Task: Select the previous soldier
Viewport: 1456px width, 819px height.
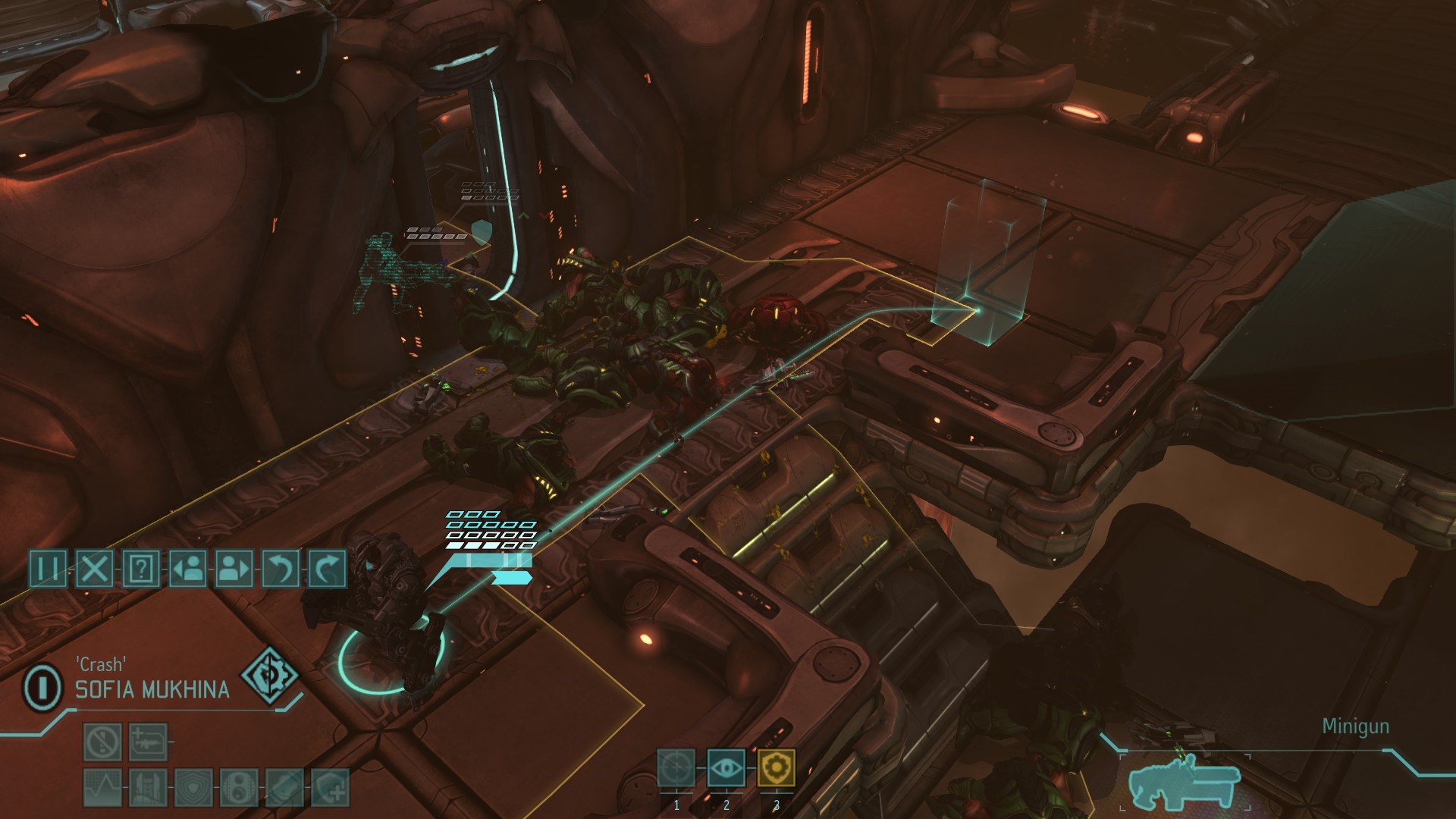Action: coord(187,568)
